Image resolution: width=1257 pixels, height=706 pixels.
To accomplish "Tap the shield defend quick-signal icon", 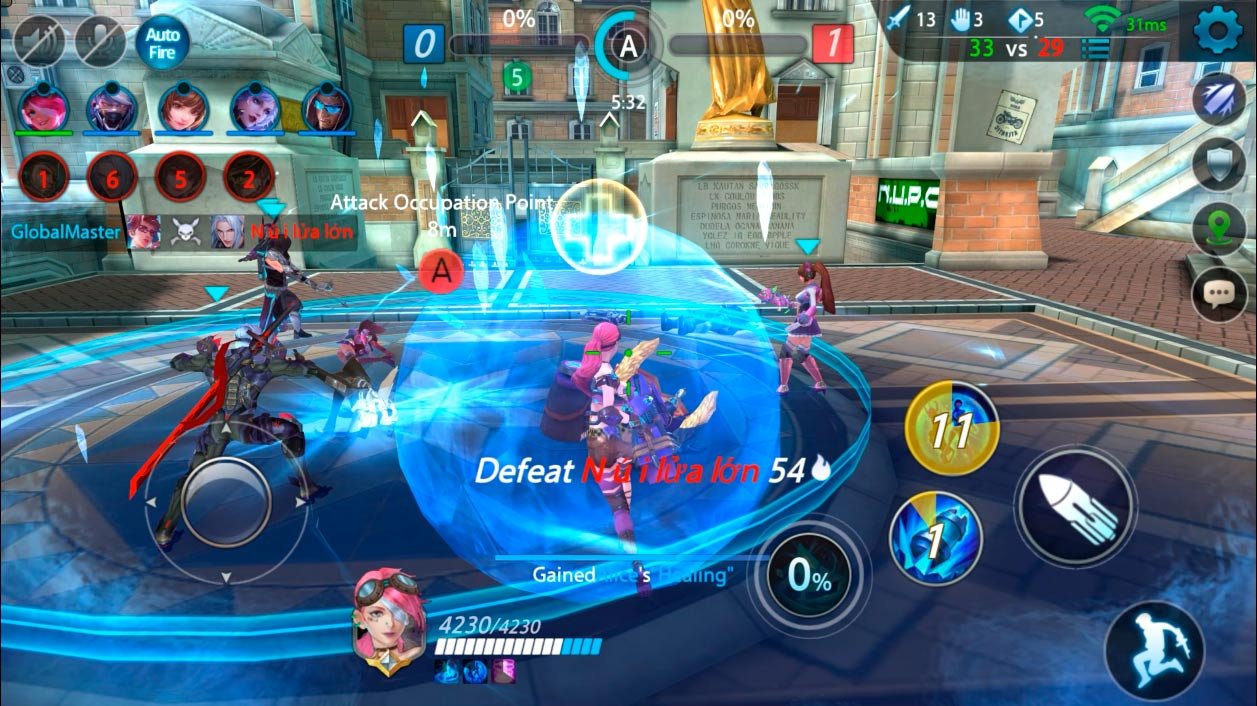I will tap(1219, 164).
